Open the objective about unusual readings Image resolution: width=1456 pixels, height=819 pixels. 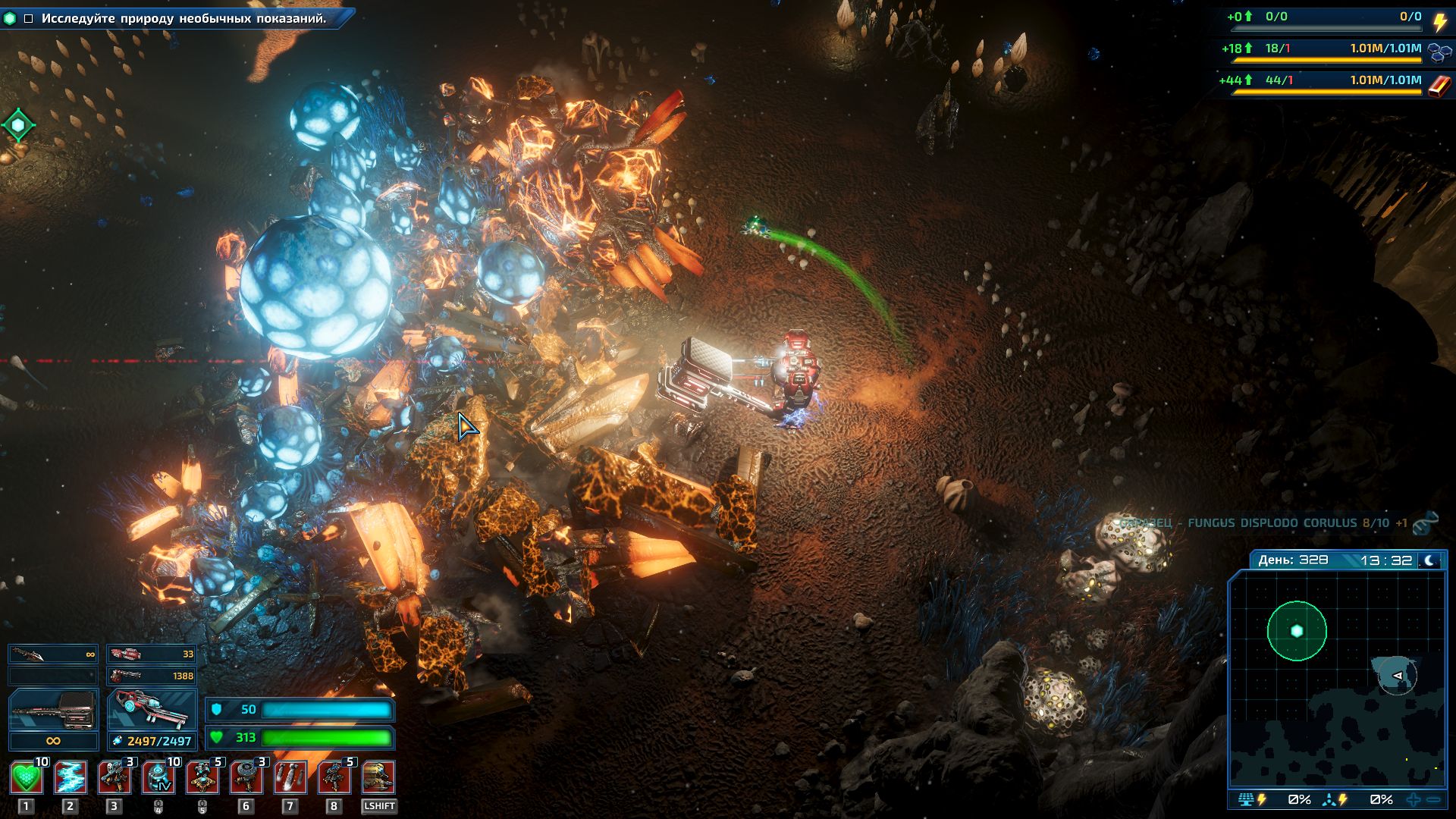pos(184,18)
